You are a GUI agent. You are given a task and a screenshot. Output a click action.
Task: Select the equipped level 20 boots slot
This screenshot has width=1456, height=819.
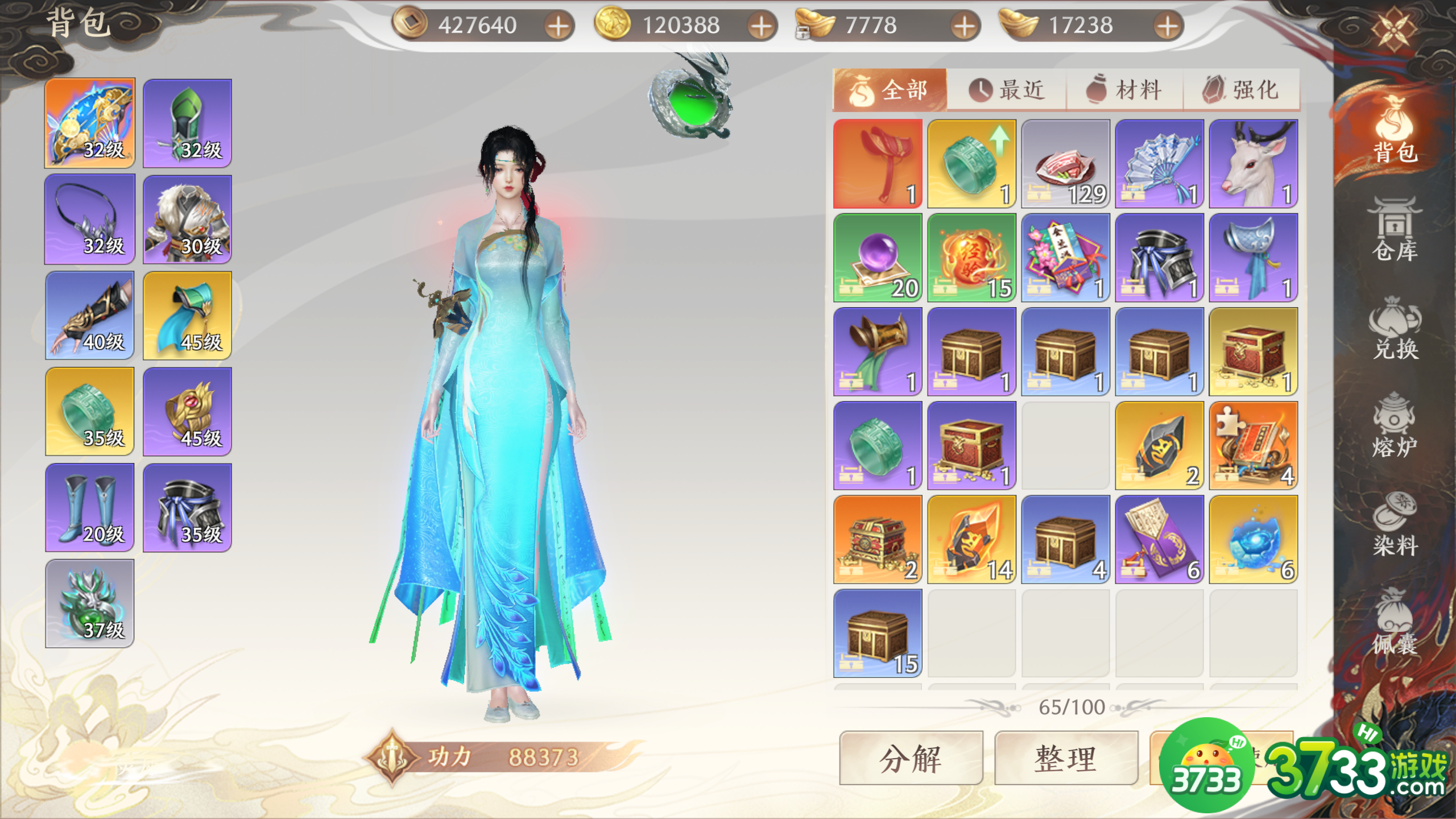click(90, 507)
